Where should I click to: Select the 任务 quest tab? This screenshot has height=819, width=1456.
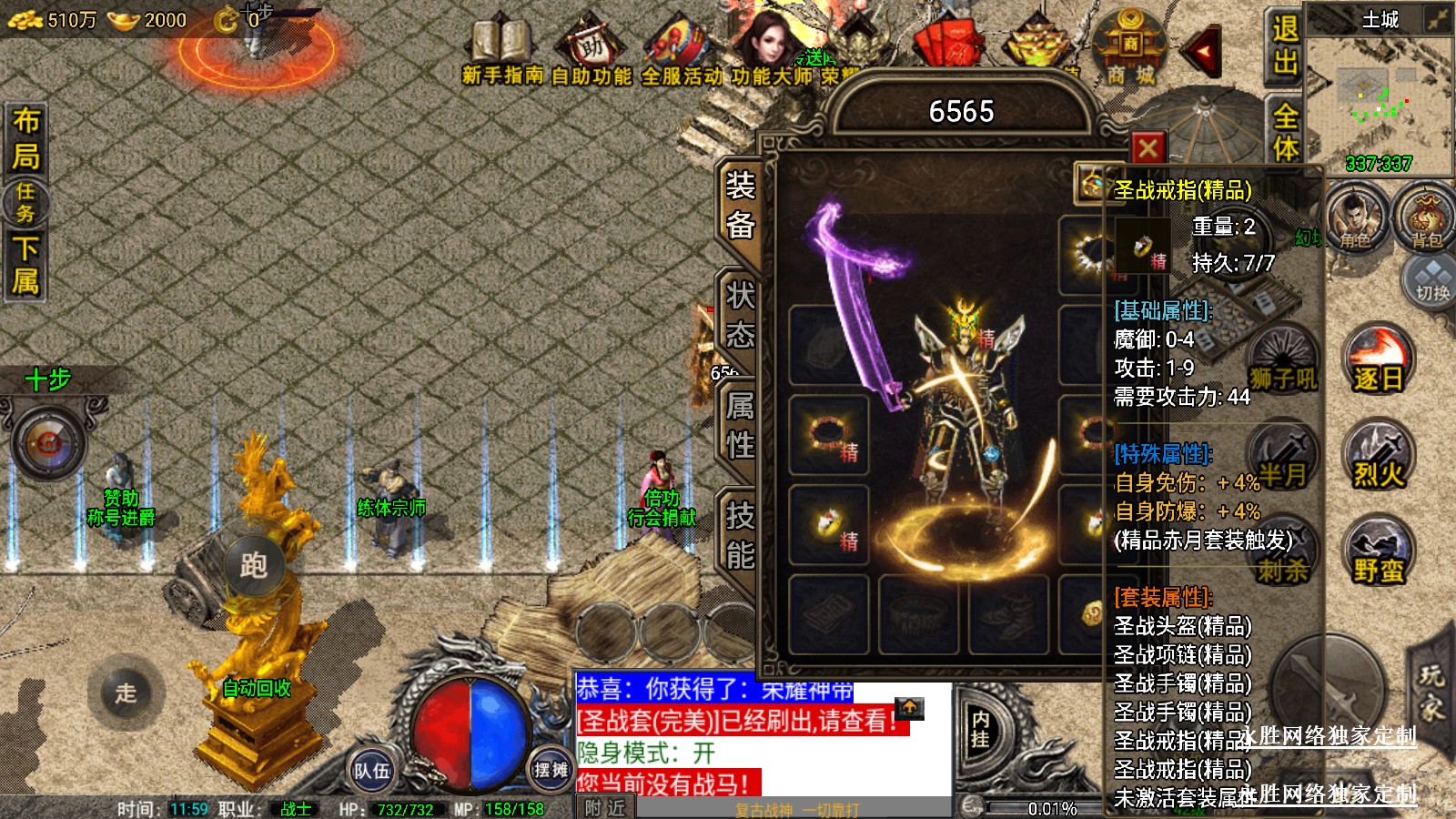25,202
